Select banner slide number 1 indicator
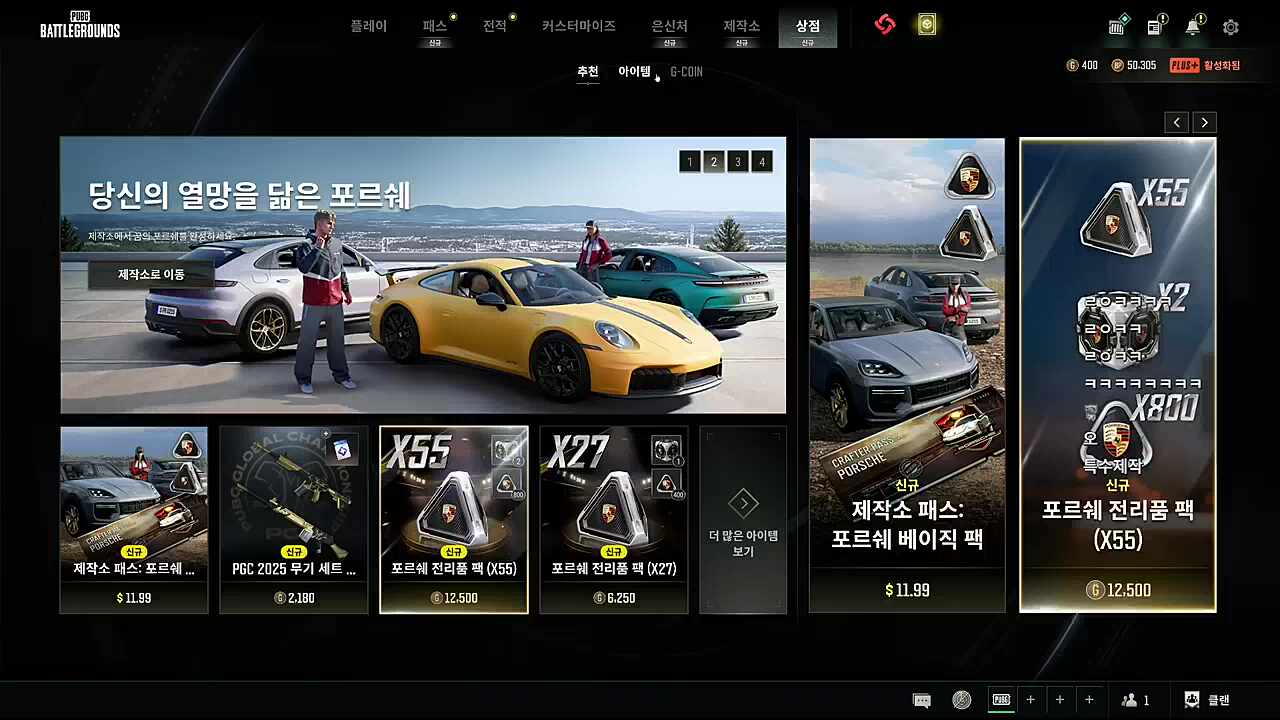 (x=690, y=161)
